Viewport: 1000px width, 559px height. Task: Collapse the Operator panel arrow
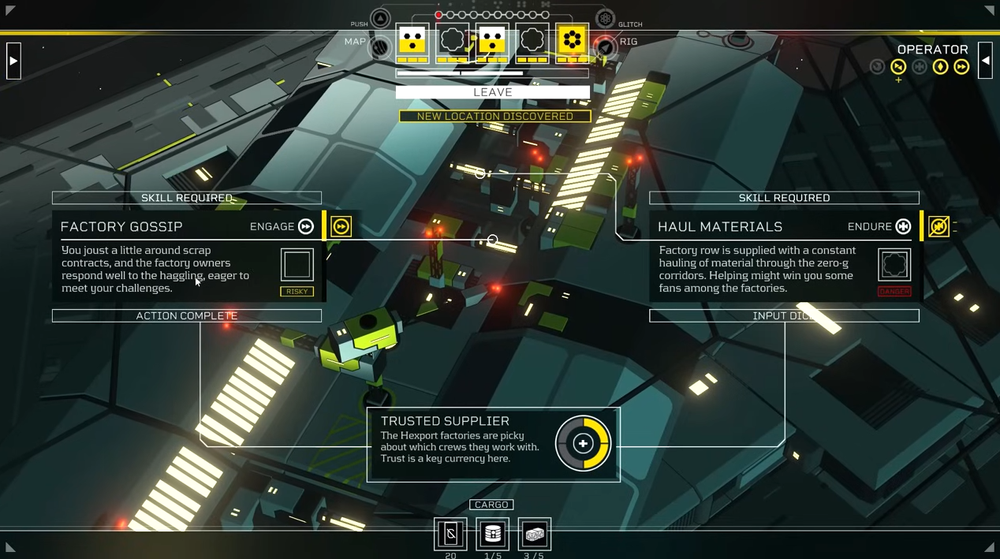[x=986, y=60]
